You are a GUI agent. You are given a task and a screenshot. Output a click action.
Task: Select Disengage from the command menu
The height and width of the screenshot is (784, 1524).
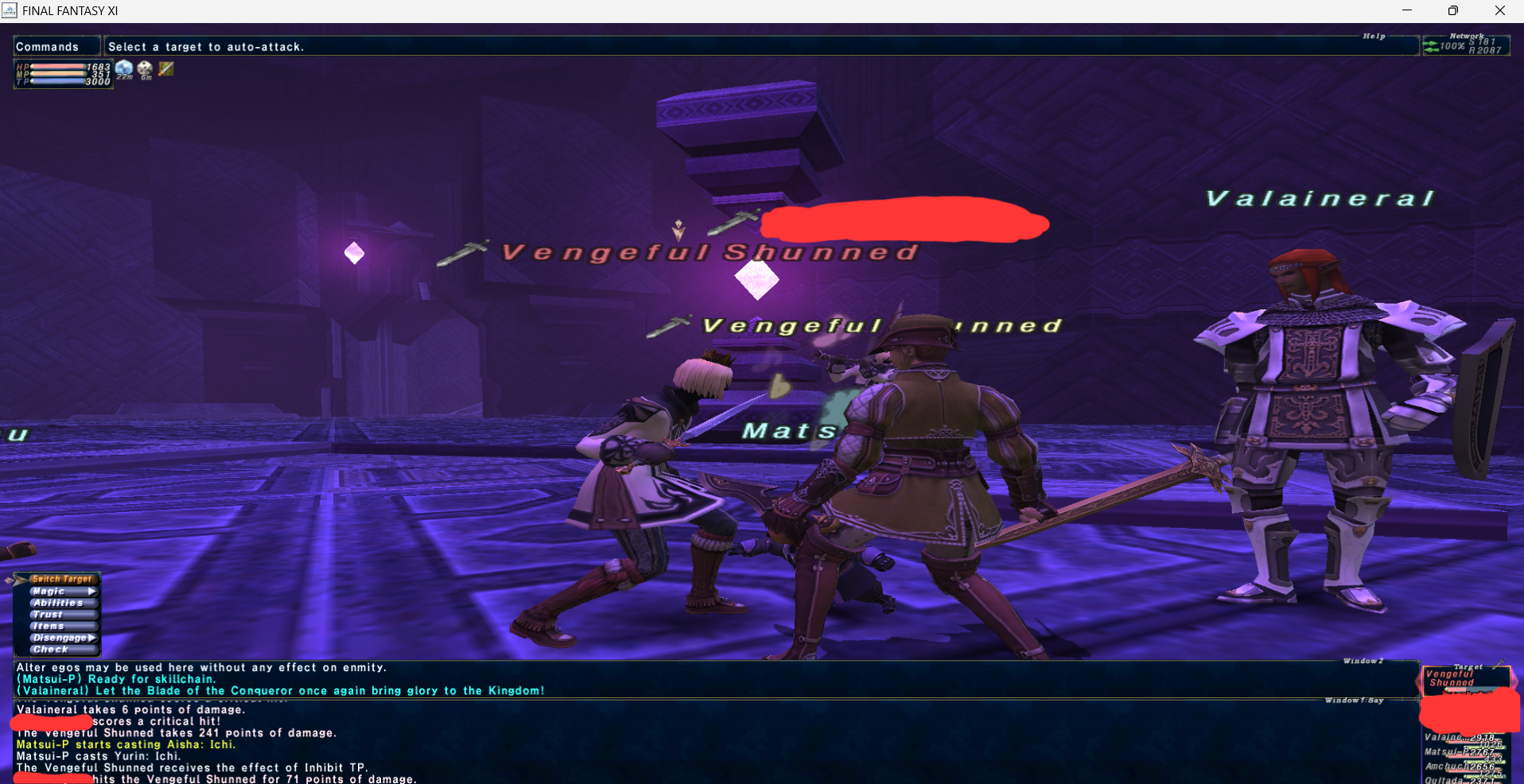point(62,638)
